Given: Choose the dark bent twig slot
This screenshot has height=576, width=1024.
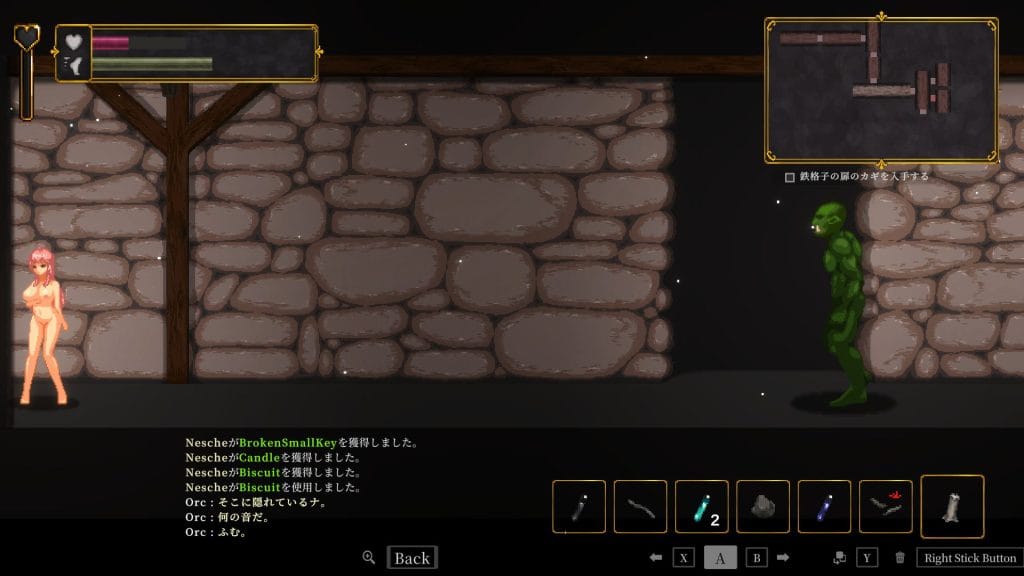Looking at the screenshot, I should point(640,506).
